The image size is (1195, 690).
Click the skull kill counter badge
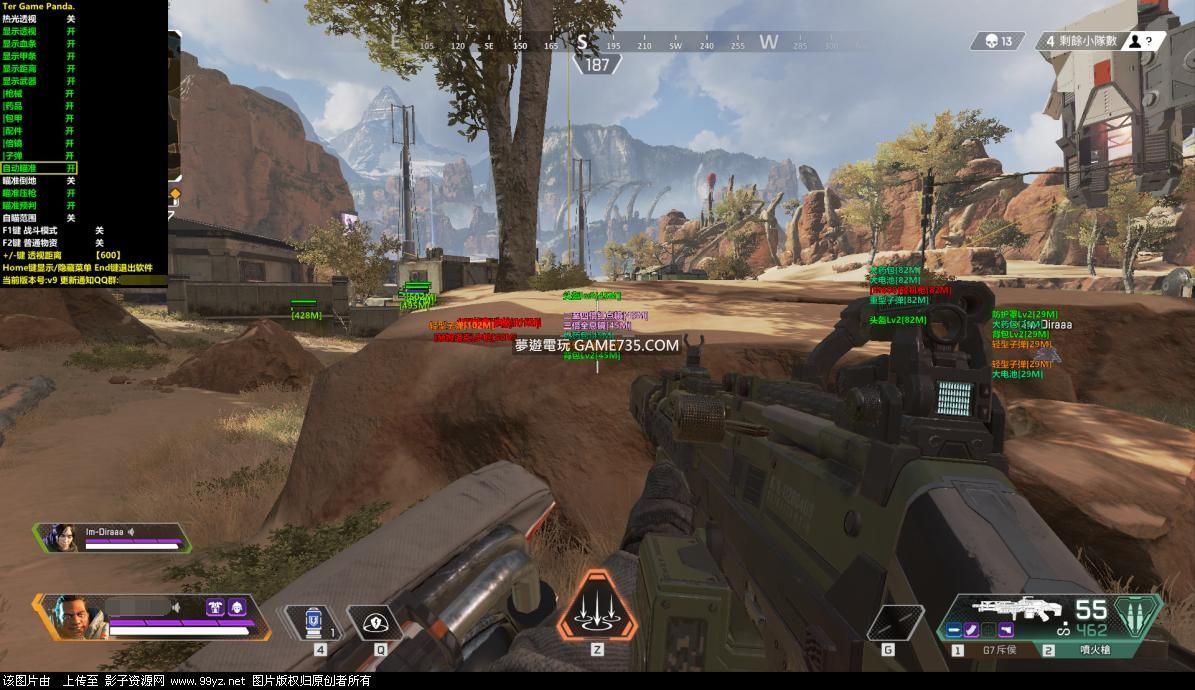pos(998,41)
